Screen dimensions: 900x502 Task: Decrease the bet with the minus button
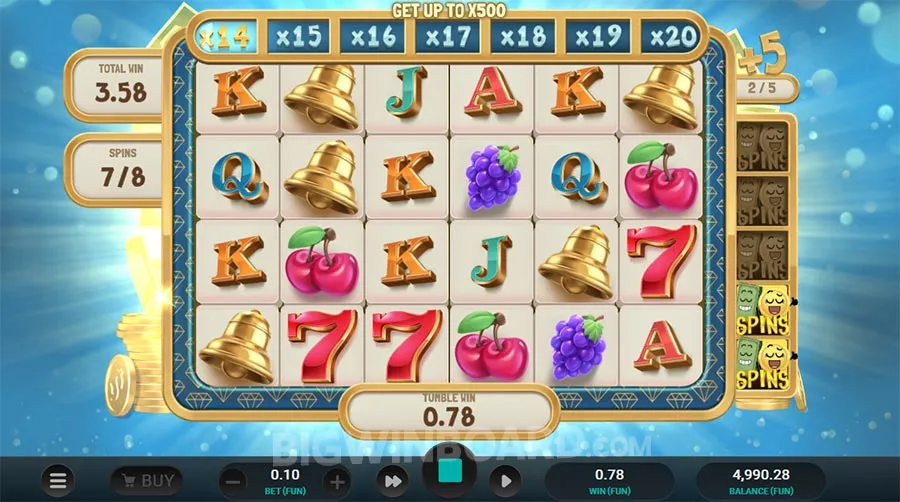(x=232, y=481)
